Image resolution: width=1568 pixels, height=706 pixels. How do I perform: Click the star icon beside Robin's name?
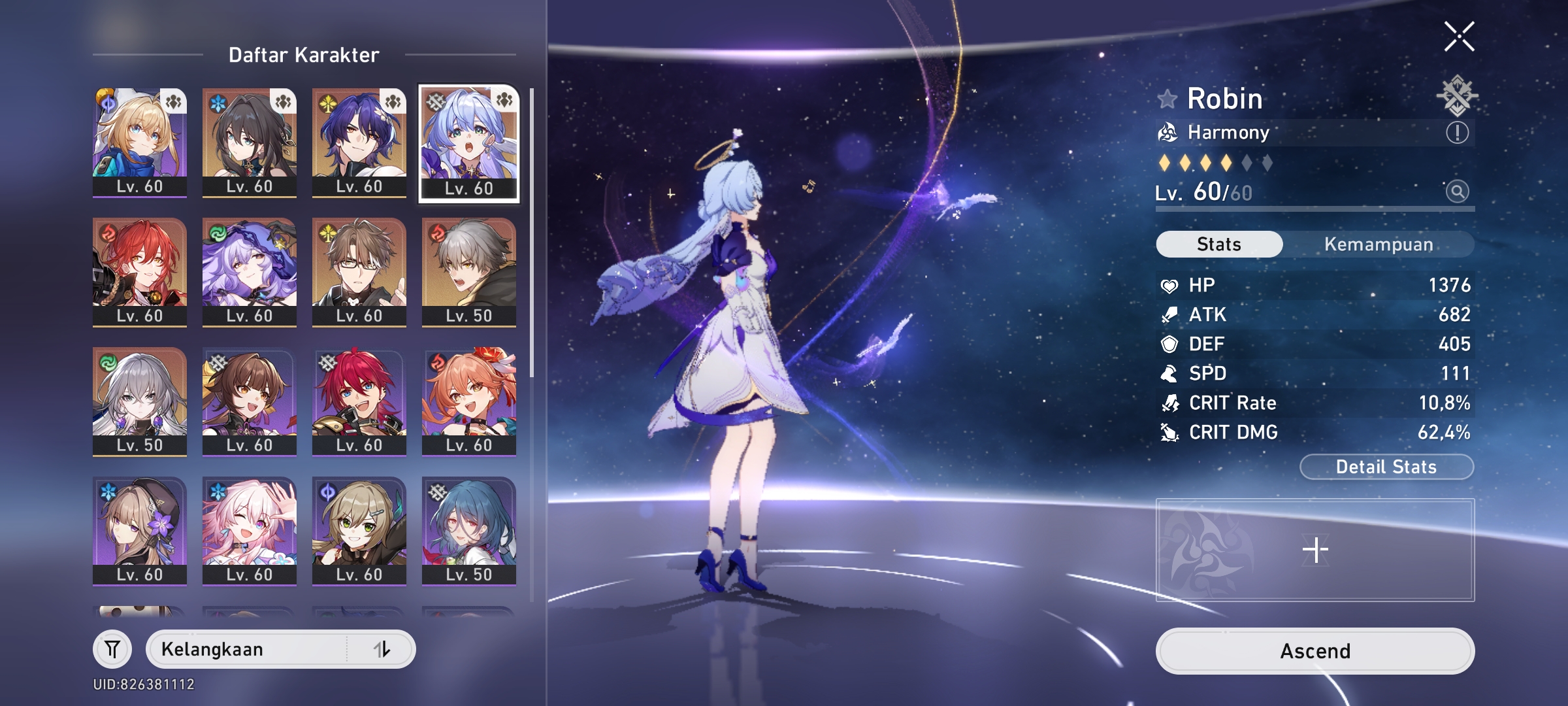point(1167,99)
